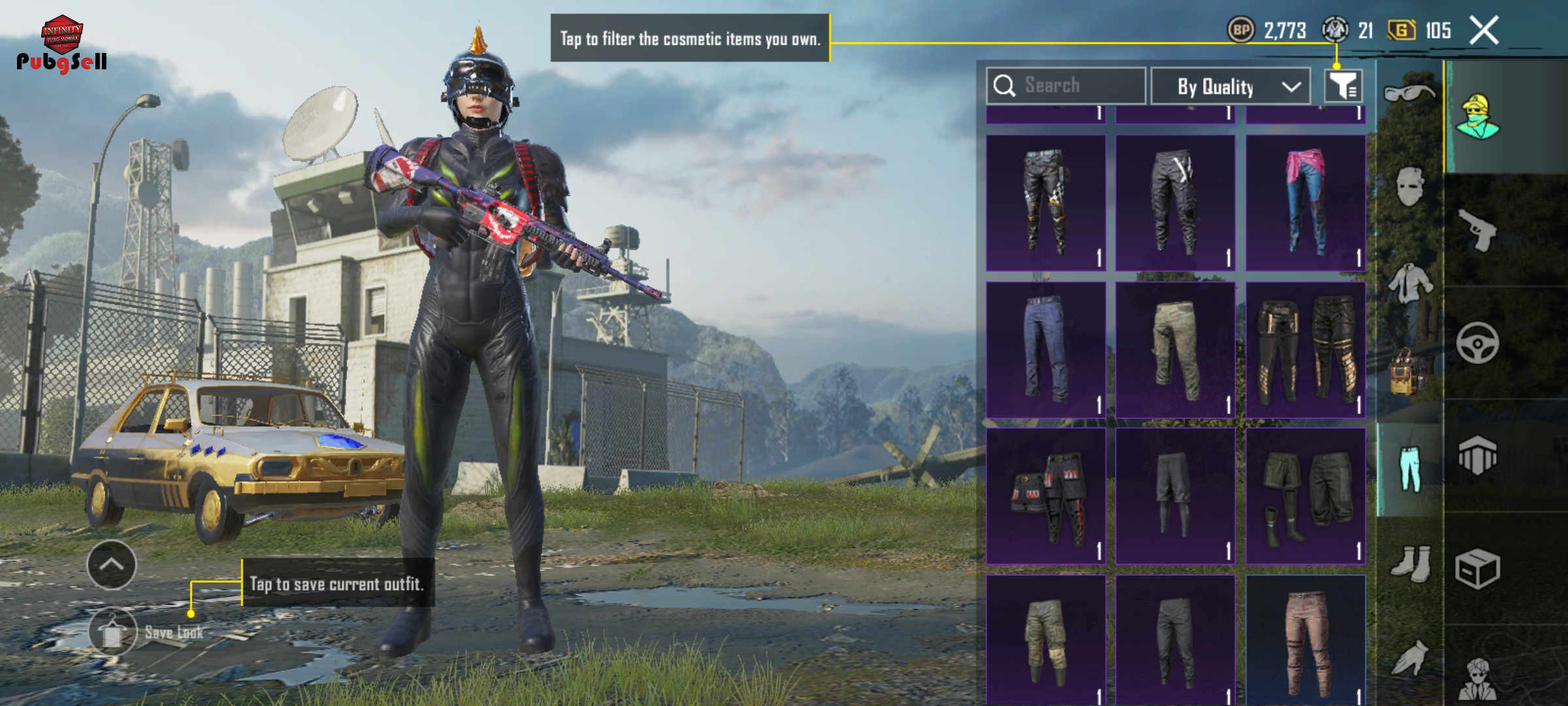Switch to the glasses category
Image resolution: width=1568 pixels, height=706 pixels.
pyautogui.click(x=1409, y=93)
